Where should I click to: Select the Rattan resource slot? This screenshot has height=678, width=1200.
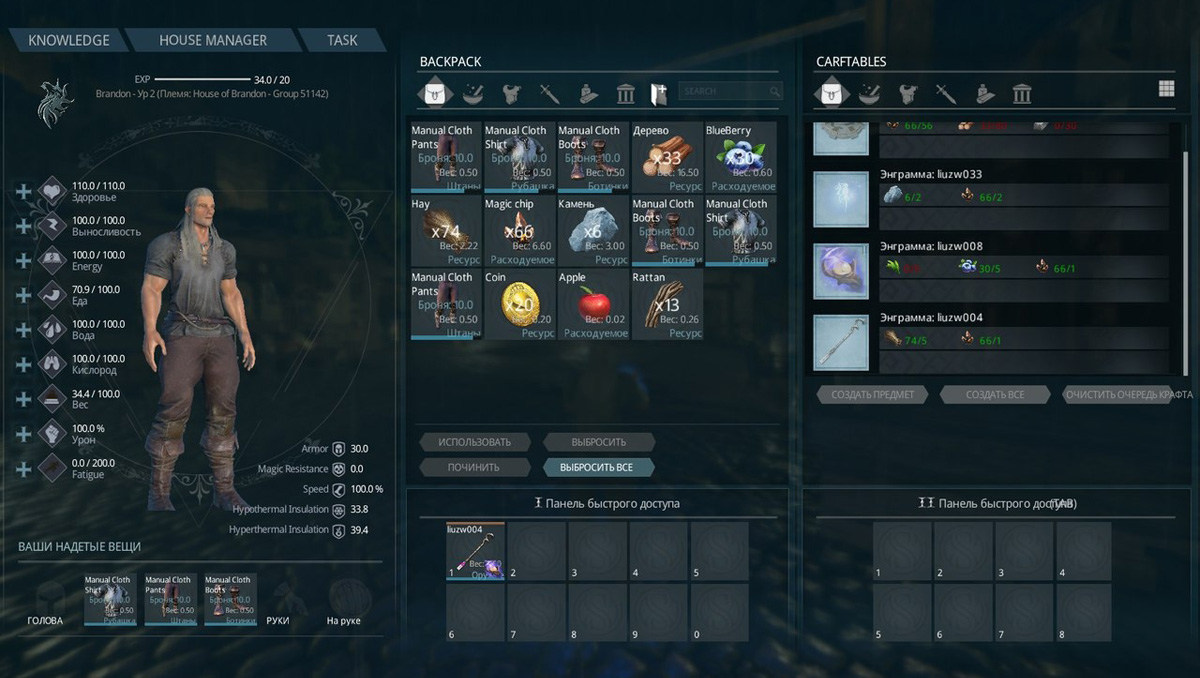click(667, 305)
